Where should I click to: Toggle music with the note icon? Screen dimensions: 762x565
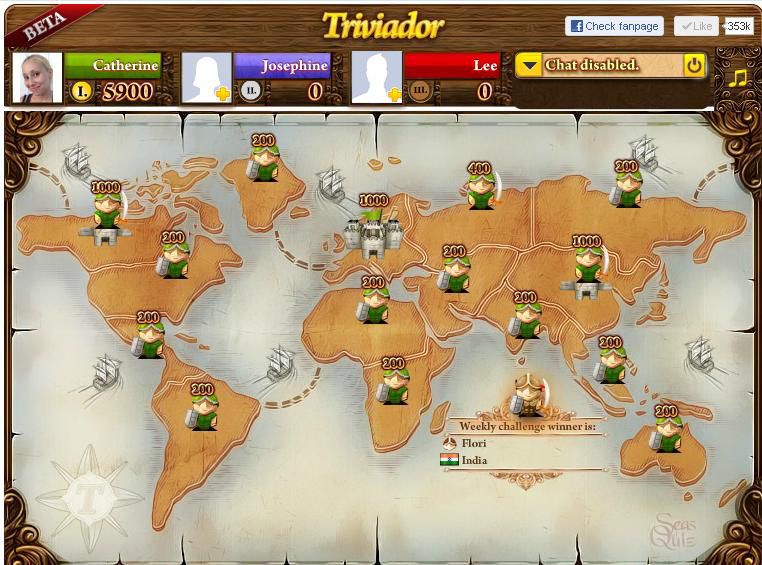tap(737, 77)
